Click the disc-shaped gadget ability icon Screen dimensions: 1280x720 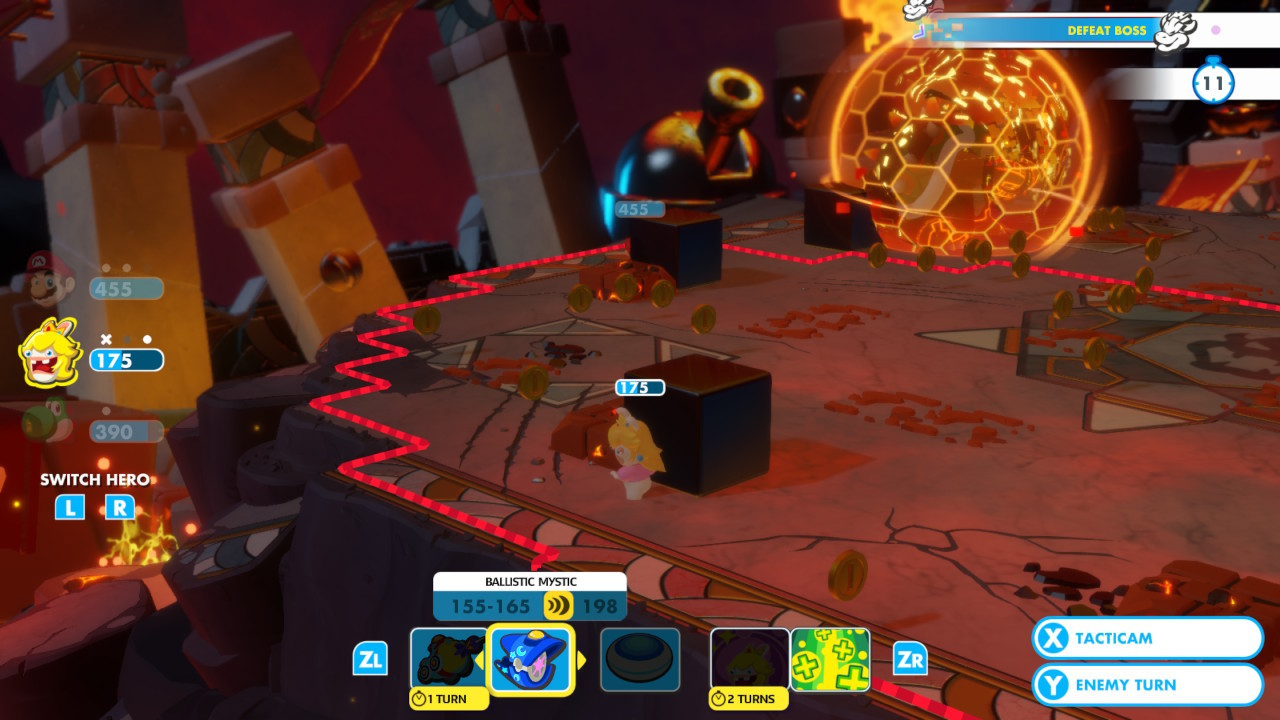(640, 658)
